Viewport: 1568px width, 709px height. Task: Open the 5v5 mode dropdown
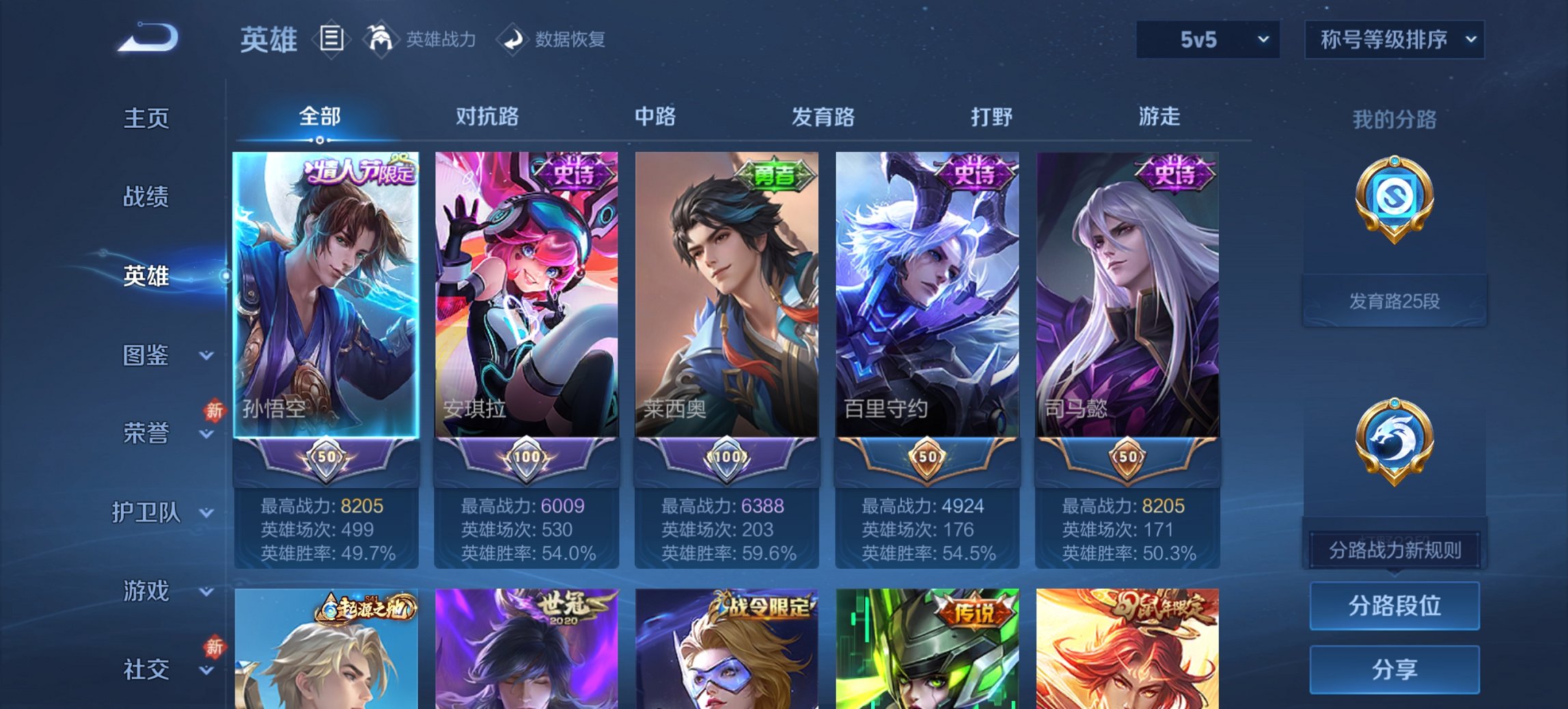pos(1207,40)
